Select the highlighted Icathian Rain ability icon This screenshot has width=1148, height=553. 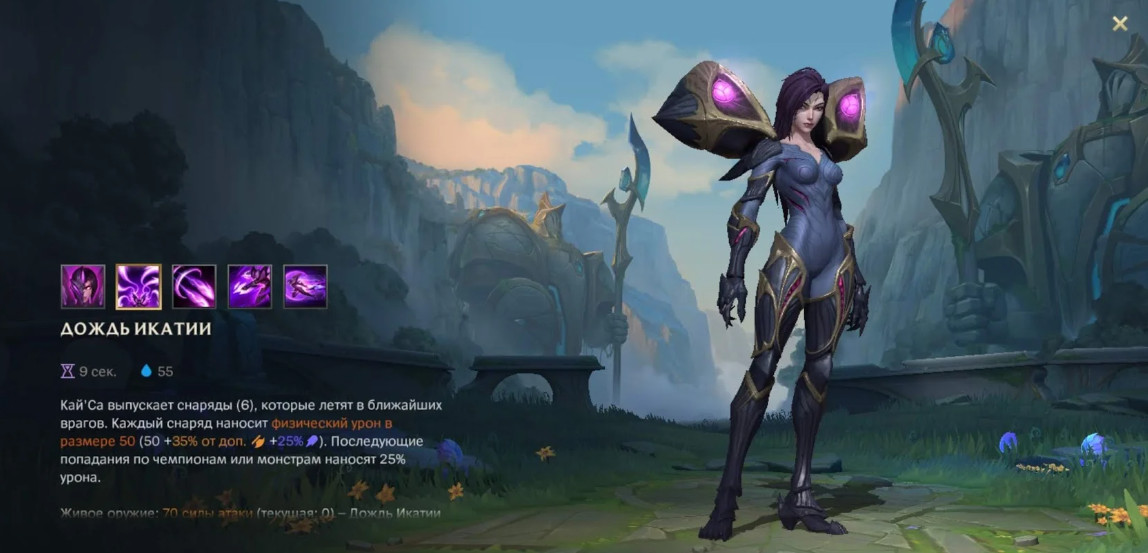pyautogui.click(x=138, y=286)
